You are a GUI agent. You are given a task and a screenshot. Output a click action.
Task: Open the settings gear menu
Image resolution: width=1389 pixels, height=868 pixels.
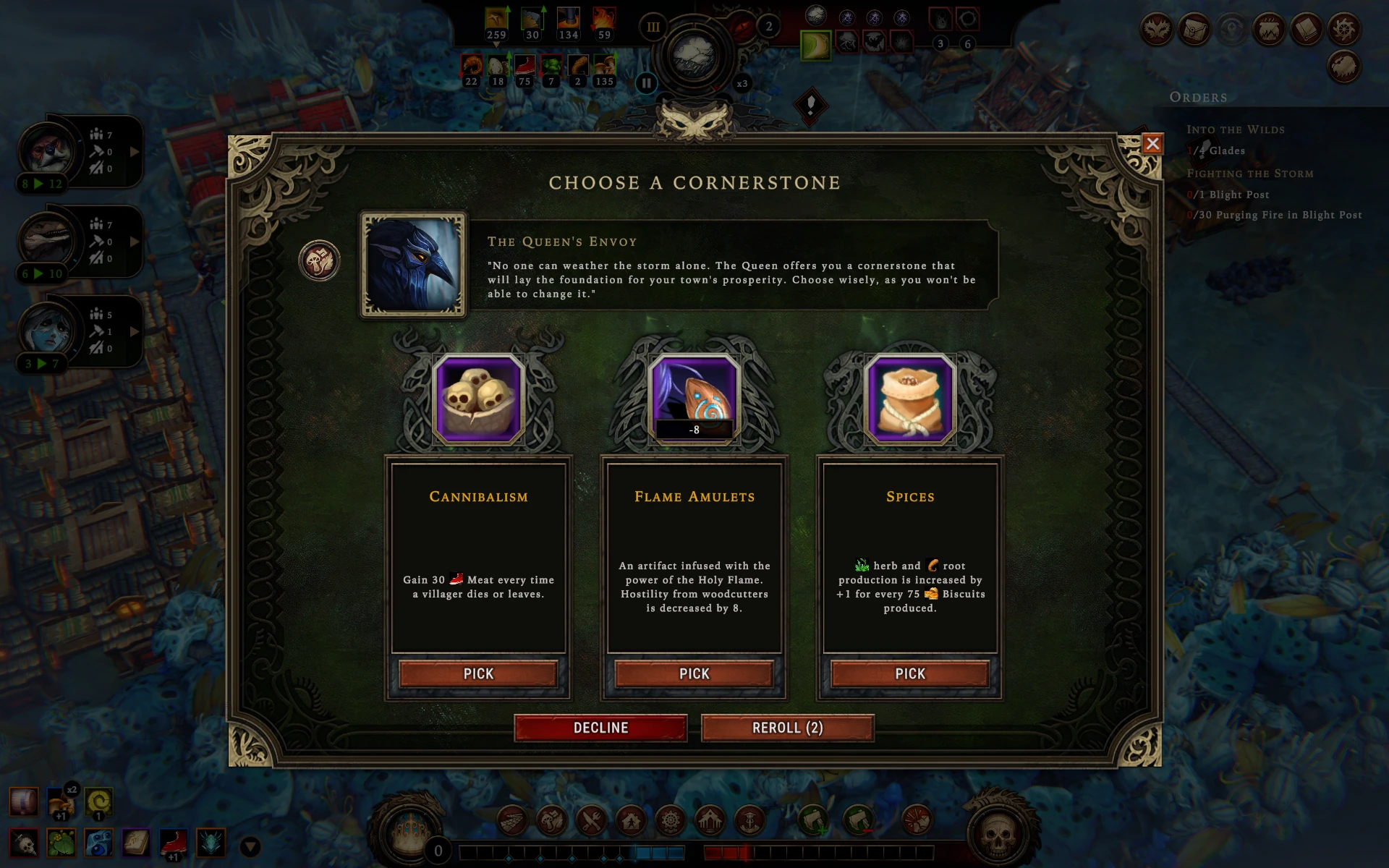coord(1343,30)
